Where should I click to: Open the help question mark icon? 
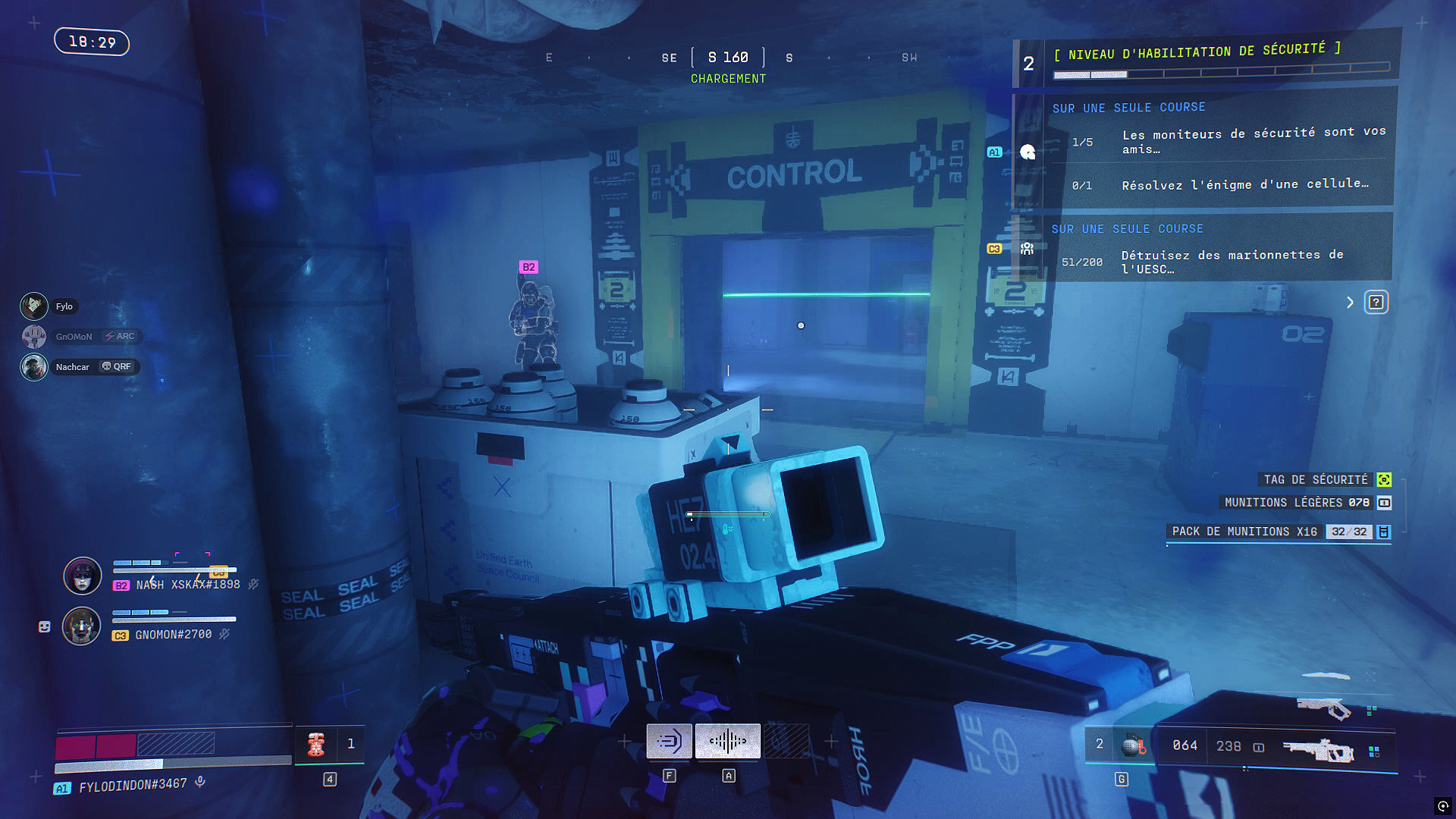pyautogui.click(x=1376, y=303)
